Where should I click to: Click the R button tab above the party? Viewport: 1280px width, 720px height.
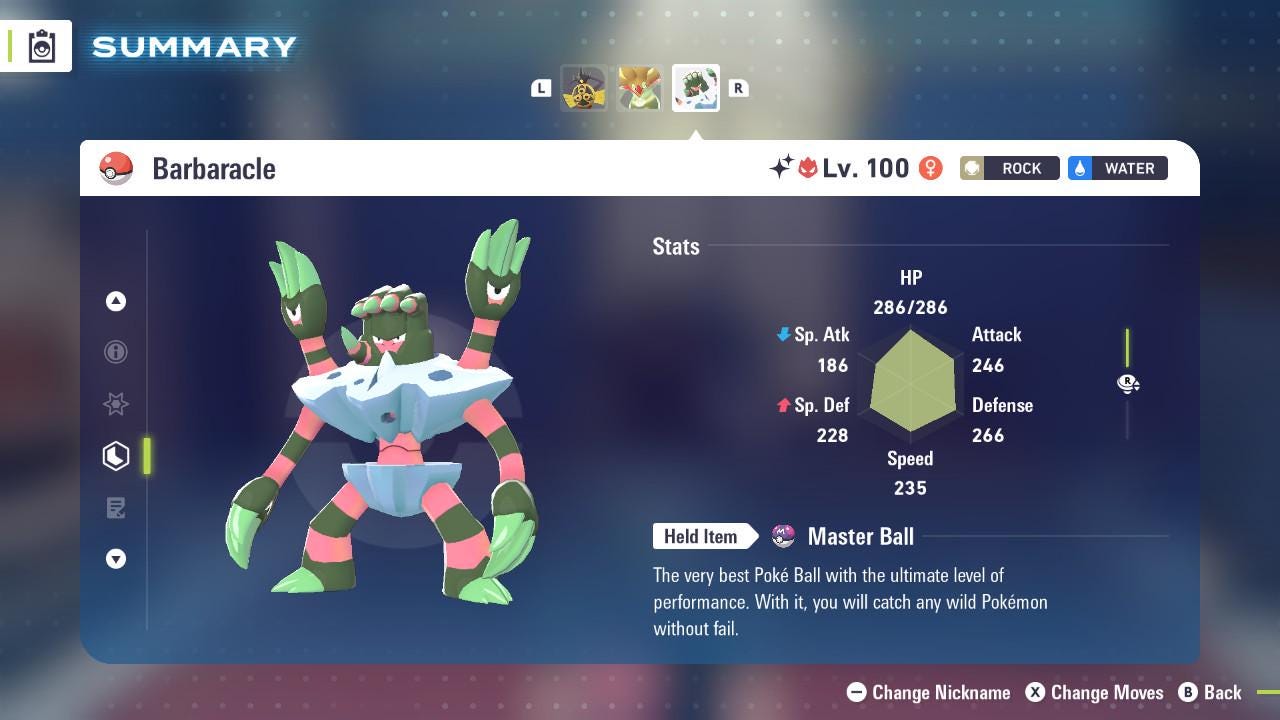click(x=738, y=88)
